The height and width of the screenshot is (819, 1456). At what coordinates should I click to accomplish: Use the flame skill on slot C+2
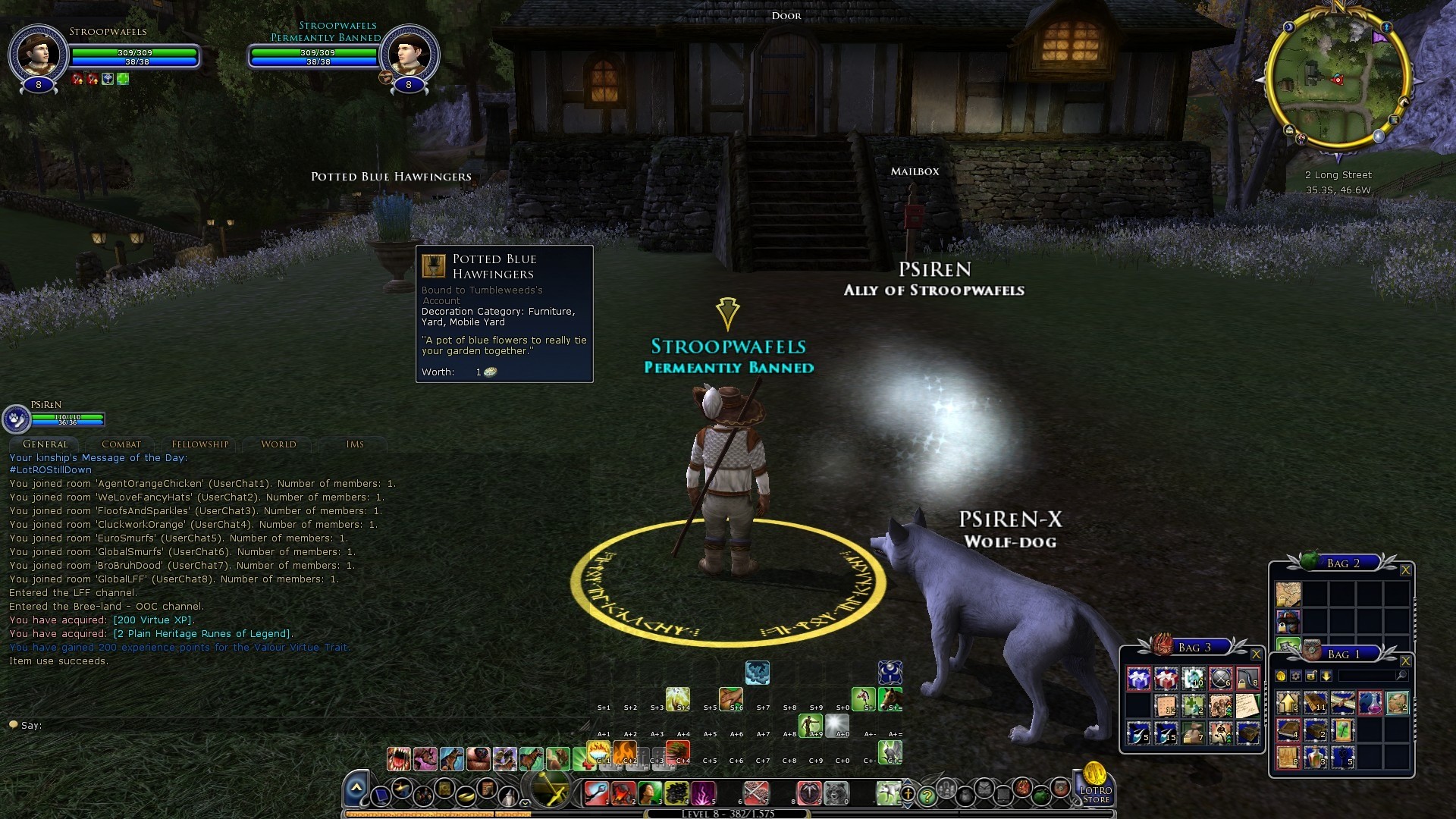click(x=626, y=752)
